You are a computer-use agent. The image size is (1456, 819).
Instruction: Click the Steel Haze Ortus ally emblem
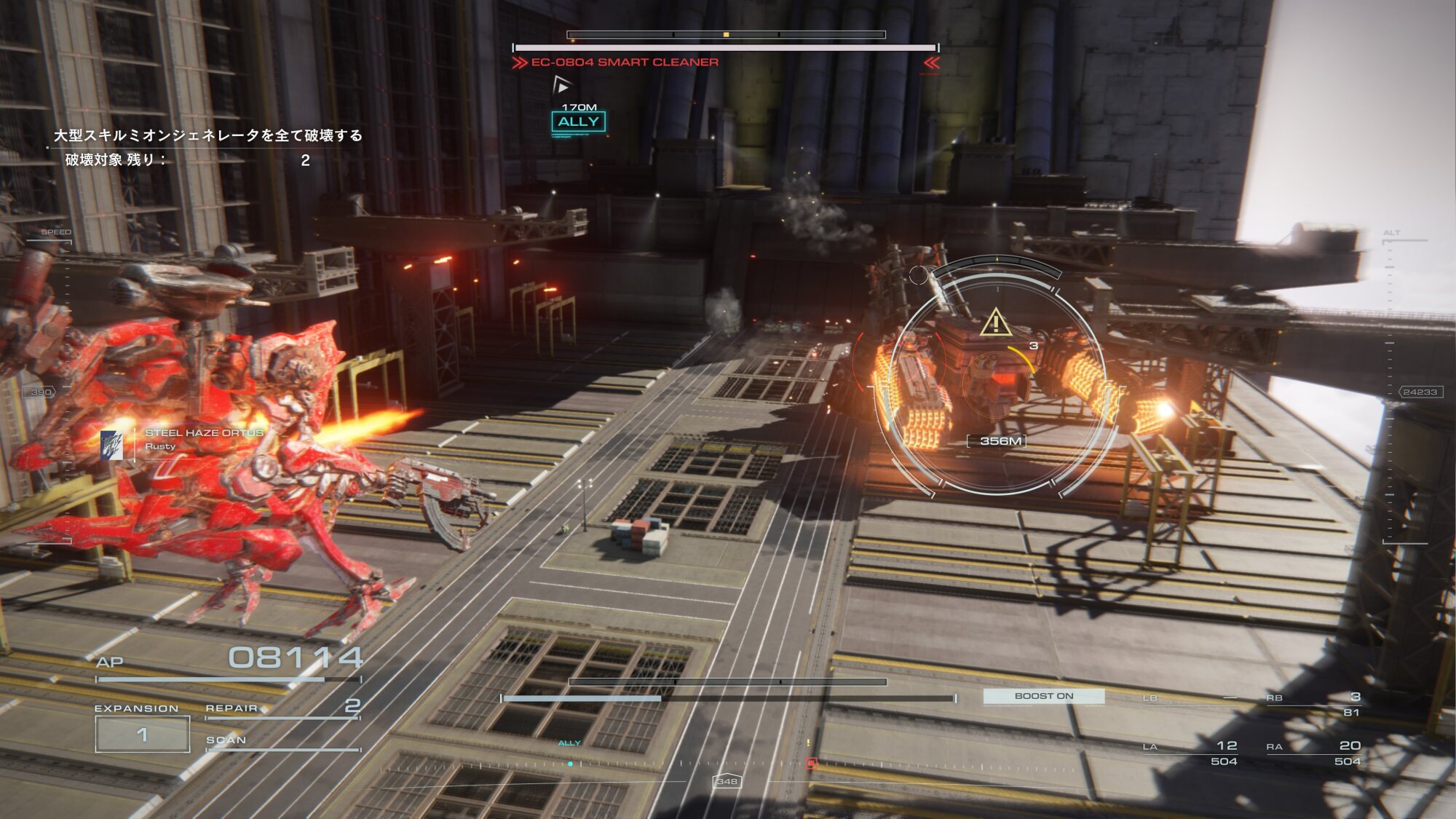click(112, 446)
